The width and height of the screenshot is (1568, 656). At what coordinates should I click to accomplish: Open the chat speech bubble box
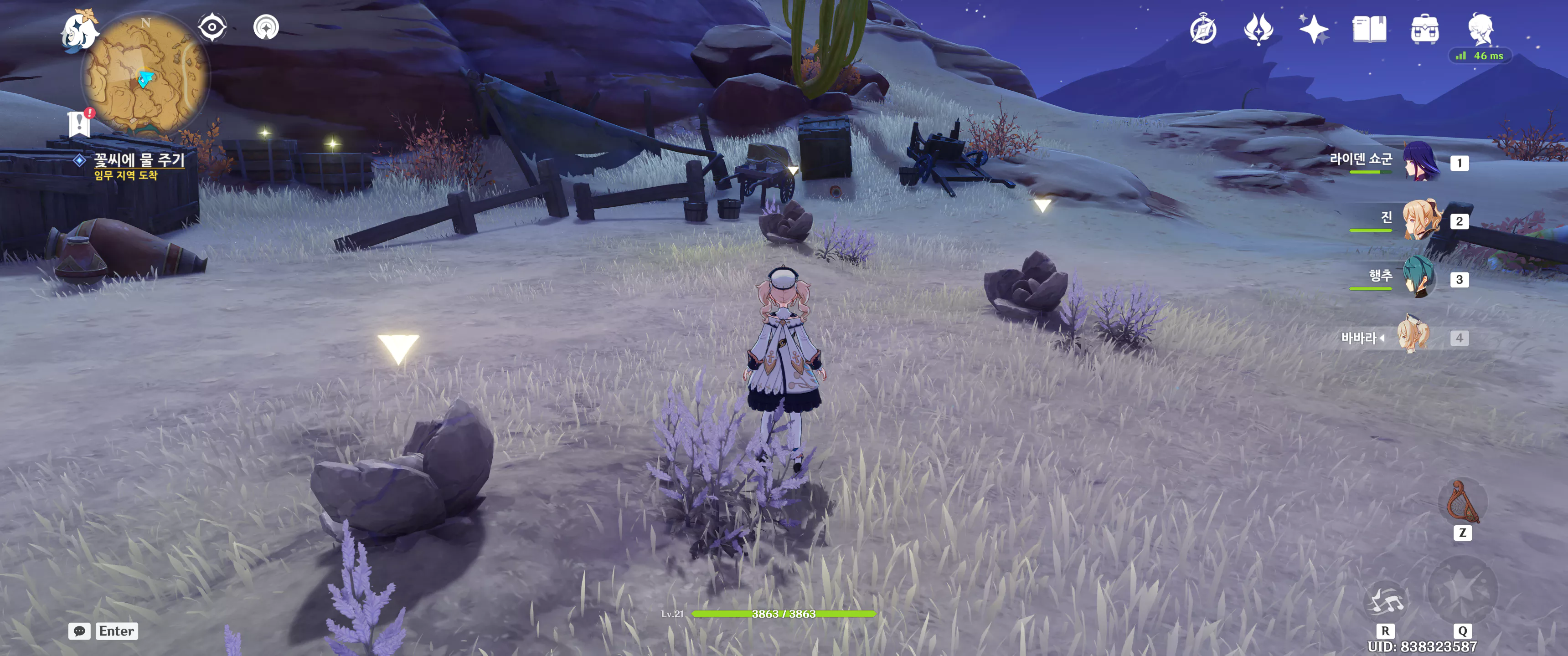coord(79,631)
